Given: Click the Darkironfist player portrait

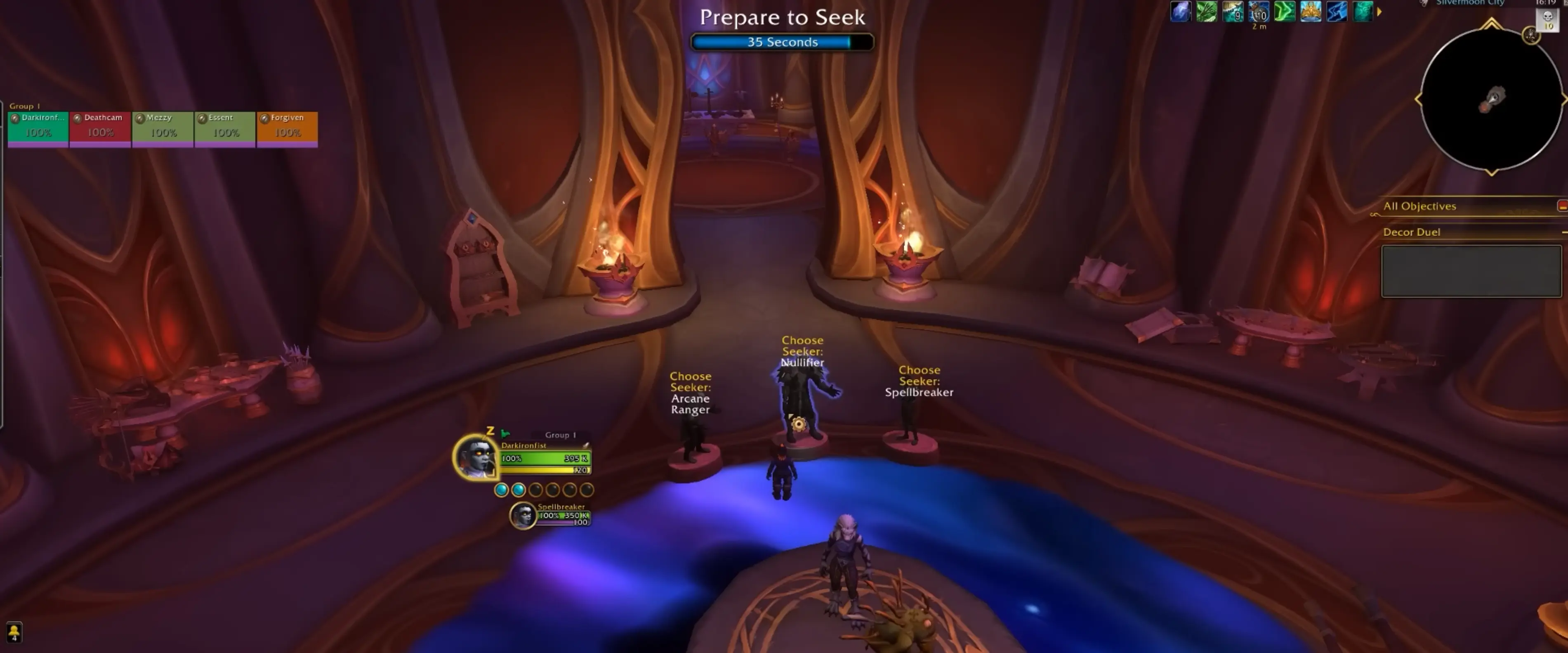Looking at the screenshot, I should click(x=475, y=457).
